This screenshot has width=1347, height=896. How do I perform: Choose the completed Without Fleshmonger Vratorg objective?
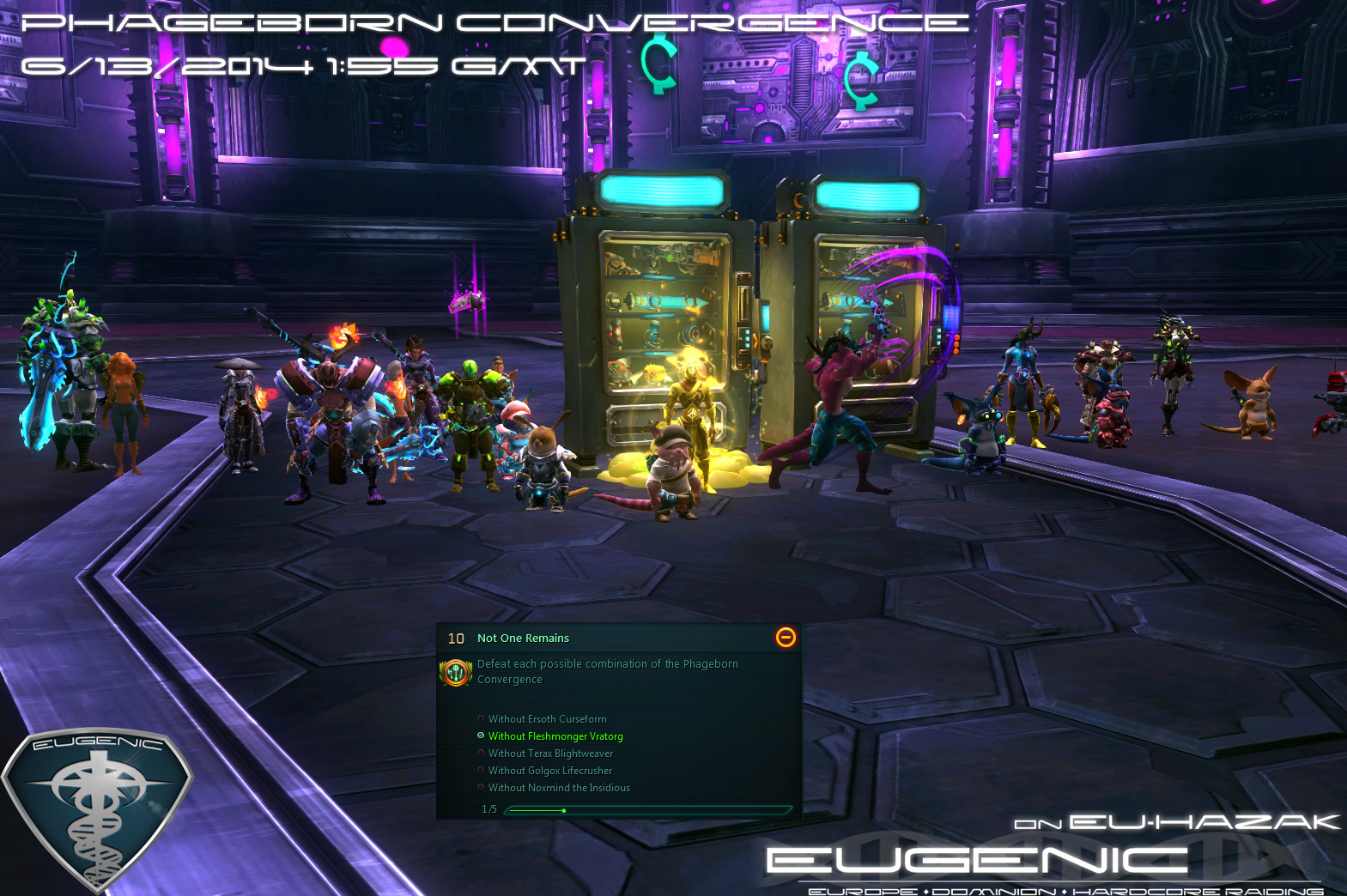coord(555,736)
